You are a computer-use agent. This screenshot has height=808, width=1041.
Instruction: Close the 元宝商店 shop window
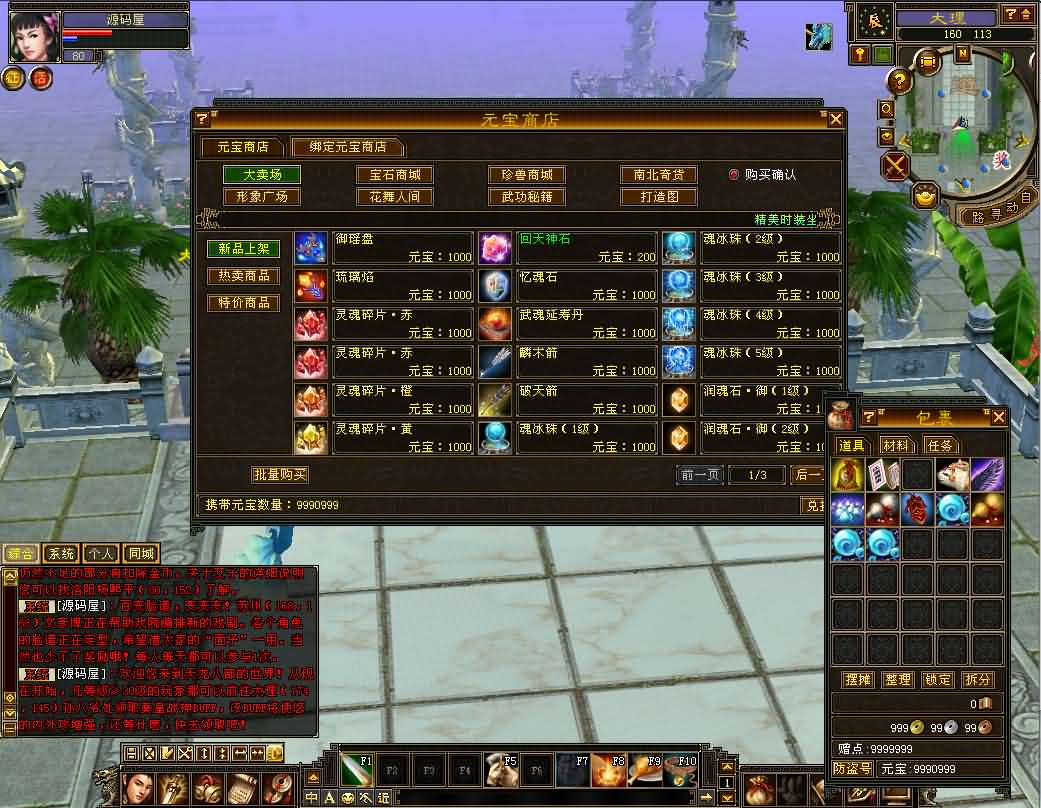pos(836,119)
